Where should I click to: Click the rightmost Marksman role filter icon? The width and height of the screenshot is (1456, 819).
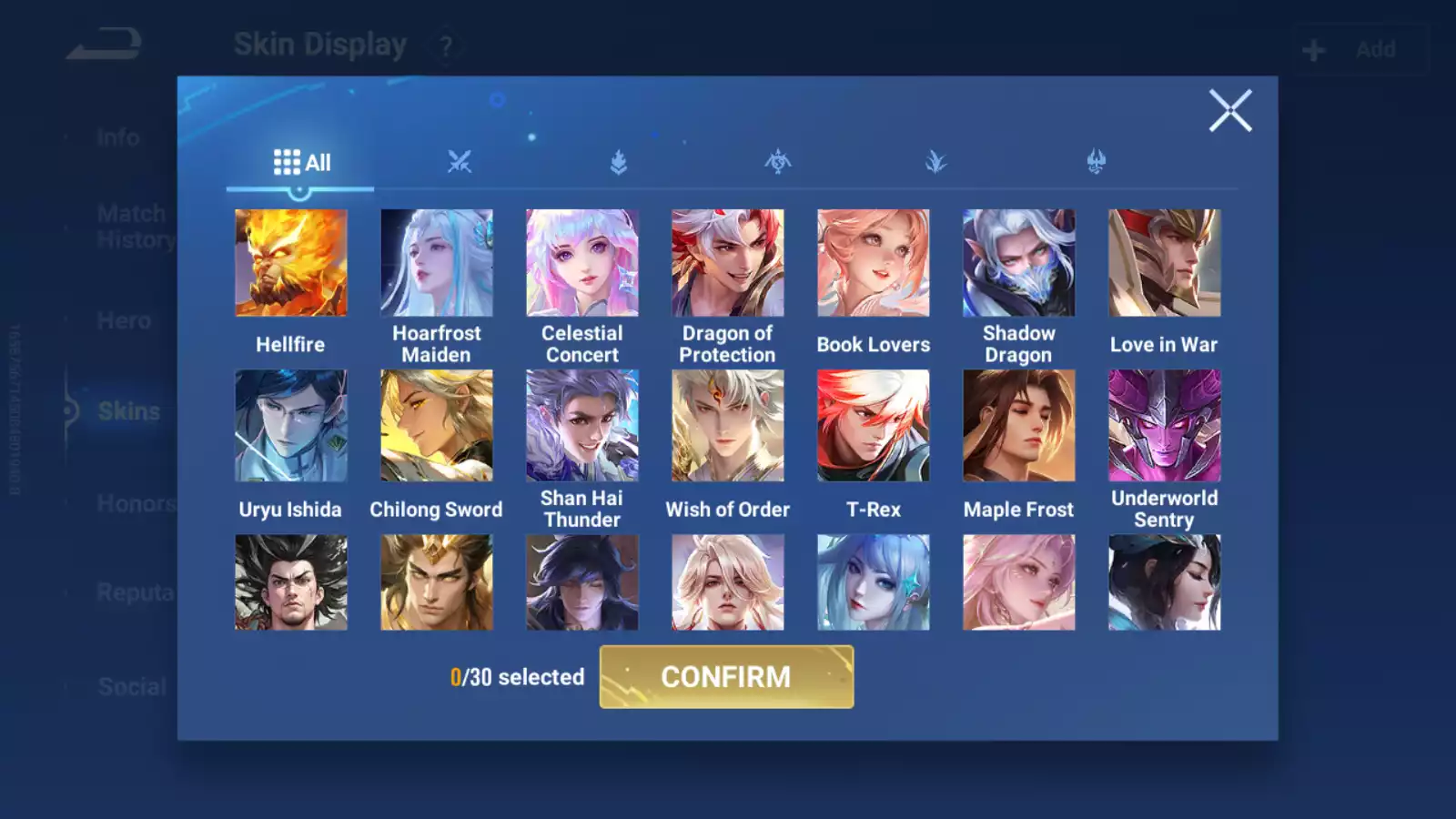pos(1097,160)
